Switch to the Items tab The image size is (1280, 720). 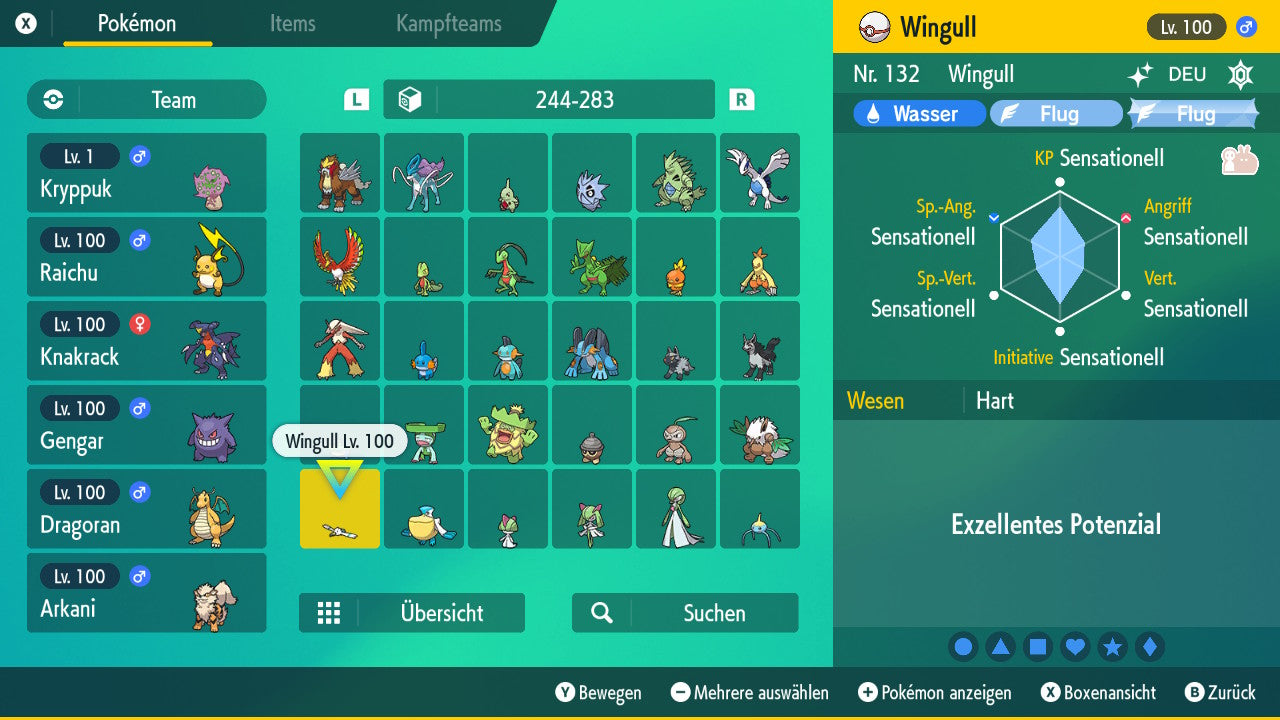pos(292,24)
